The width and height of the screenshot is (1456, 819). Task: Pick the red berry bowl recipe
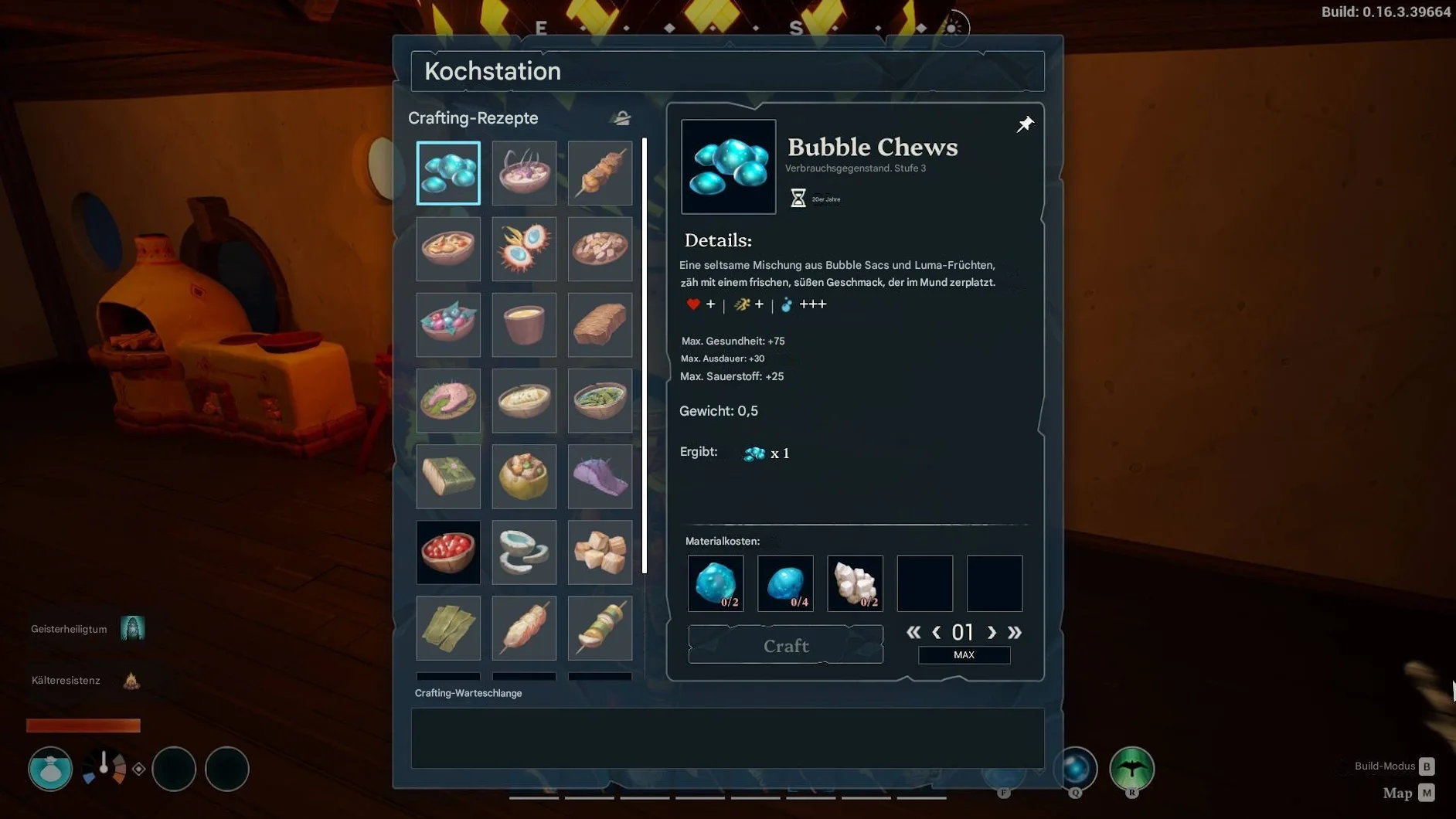click(x=448, y=552)
